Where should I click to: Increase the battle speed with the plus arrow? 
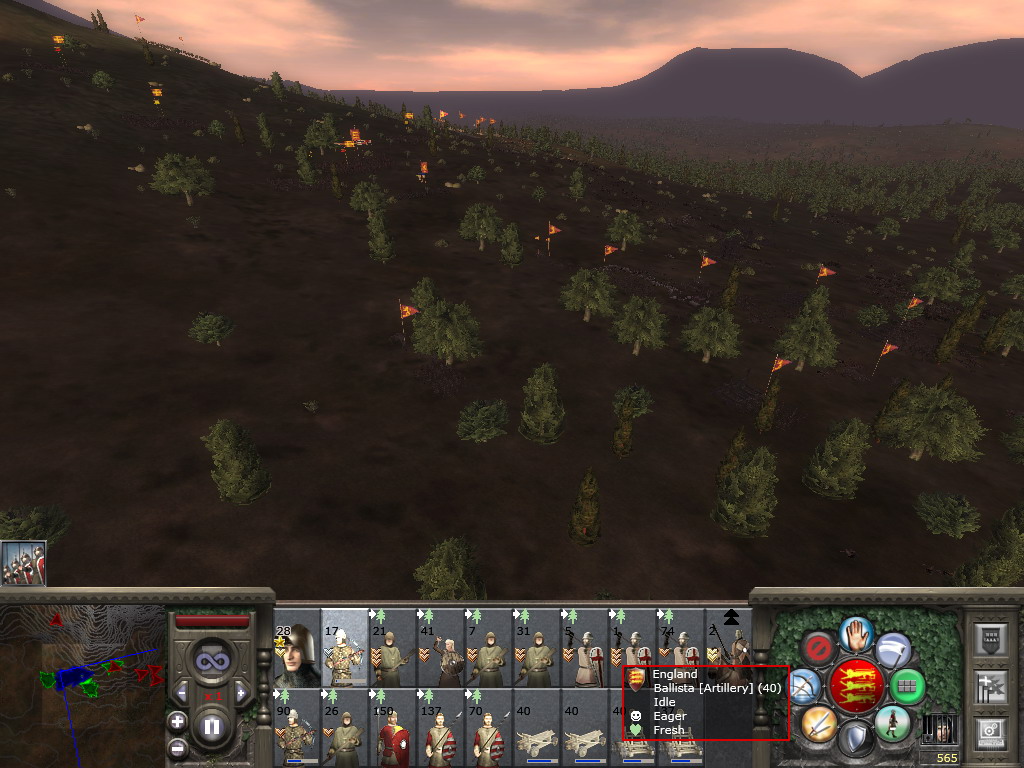click(x=241, y=693)
